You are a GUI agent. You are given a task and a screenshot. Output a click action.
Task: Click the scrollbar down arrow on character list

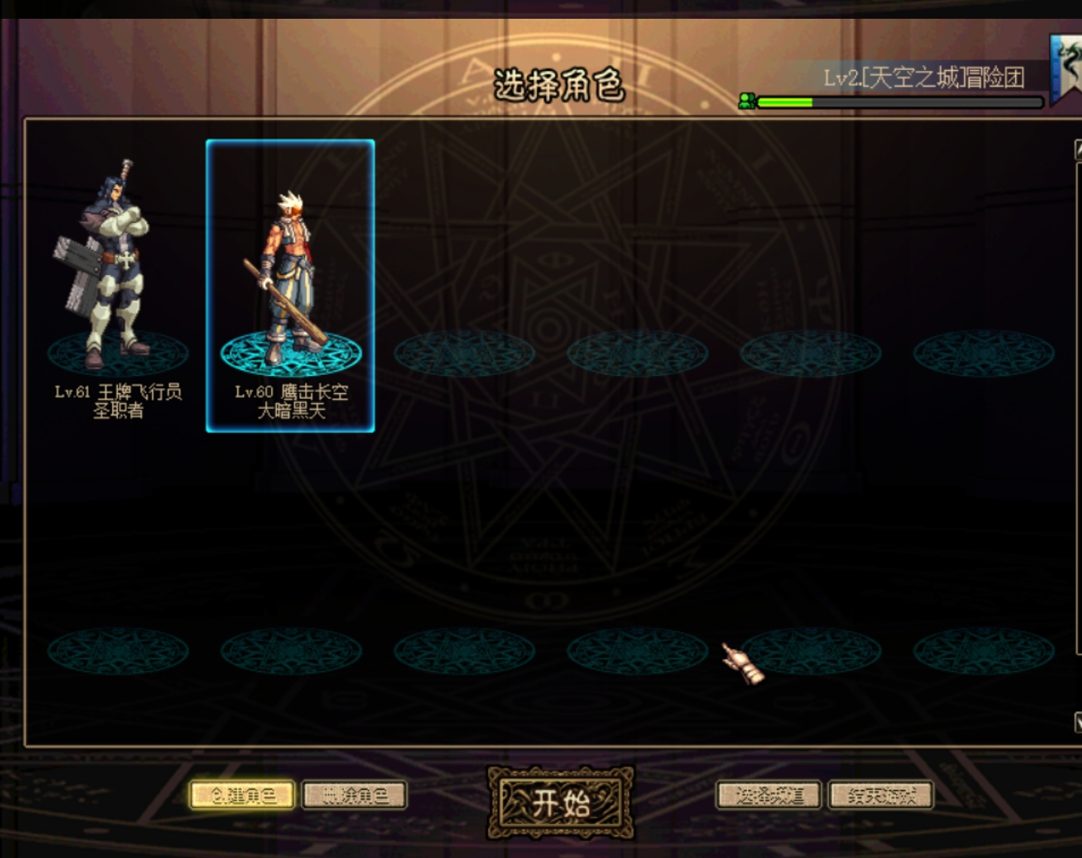(x=1077, y=721)
